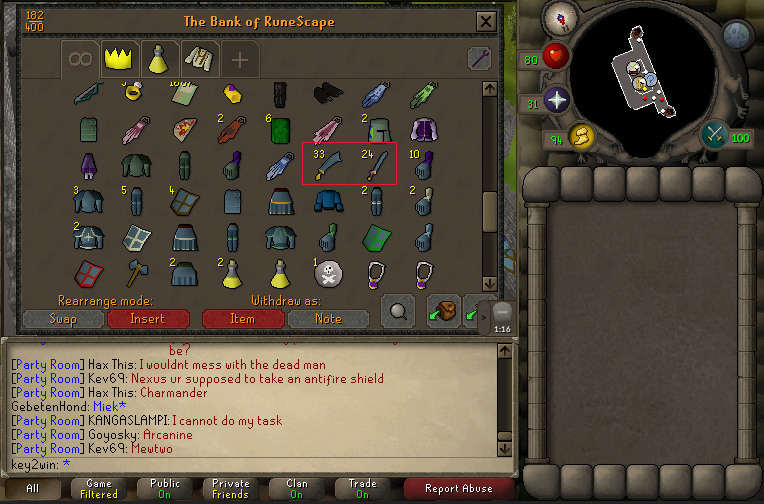
Task: Withdraw as Item
Action: coord(242,319)
